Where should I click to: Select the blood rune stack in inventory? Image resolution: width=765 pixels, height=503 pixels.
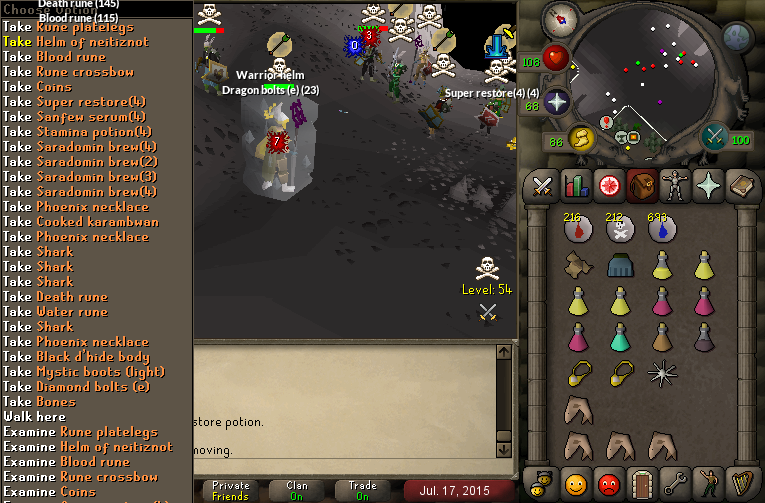tap(575, 231)
